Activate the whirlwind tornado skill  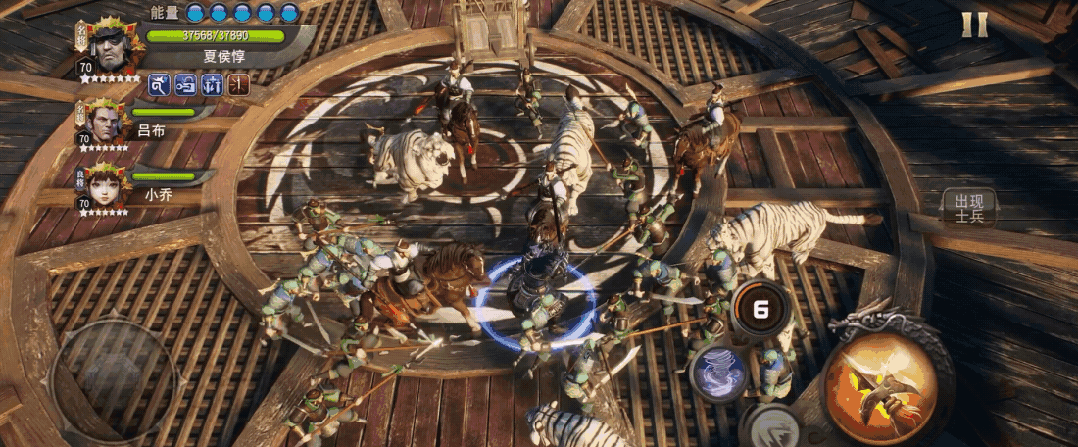[718, 373]
